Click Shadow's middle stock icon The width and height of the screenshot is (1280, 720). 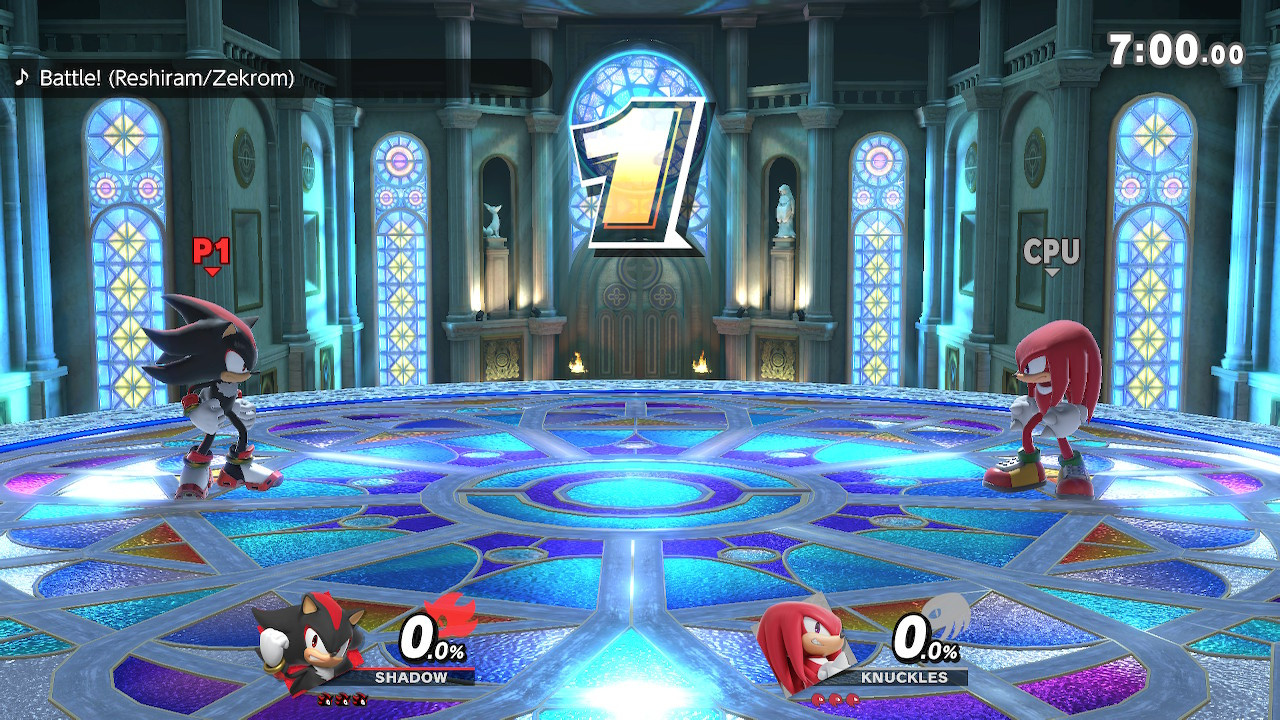(x=344, y=700)
